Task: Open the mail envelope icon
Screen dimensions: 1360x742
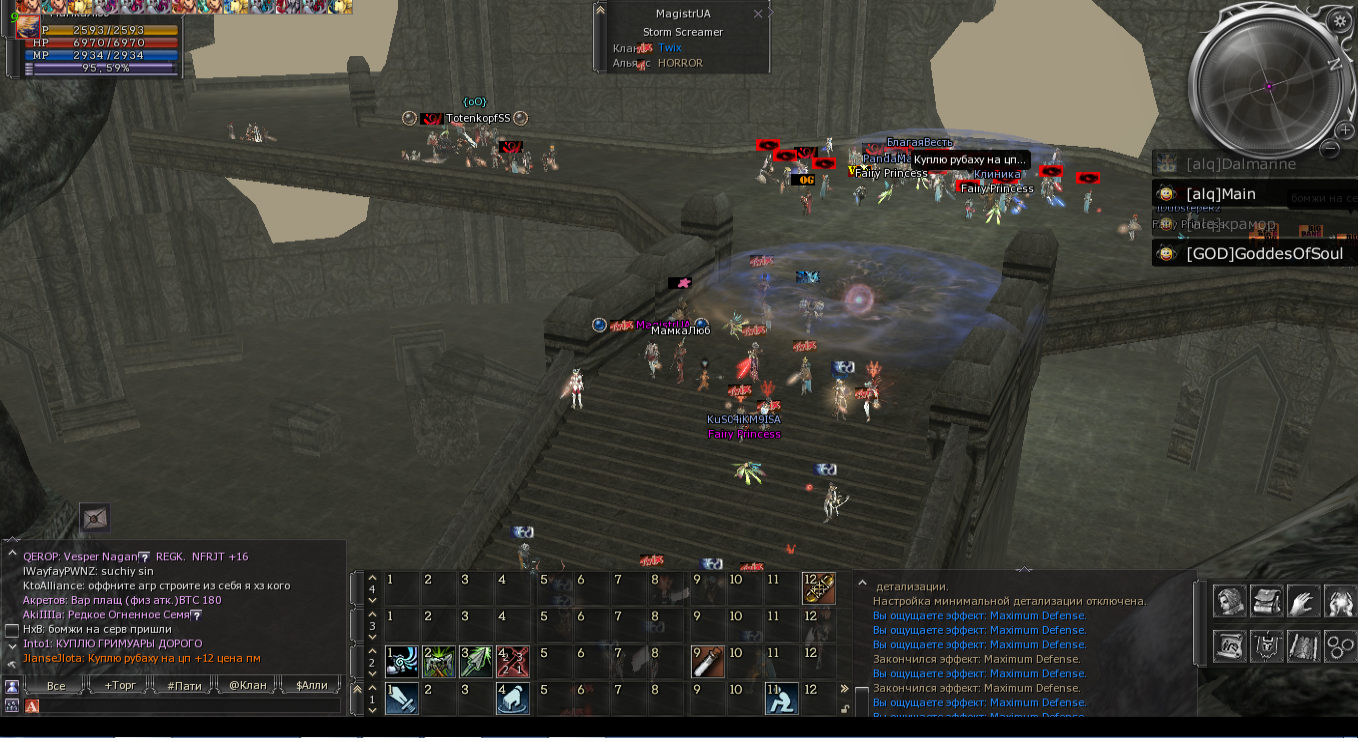Action: point(95,517)
